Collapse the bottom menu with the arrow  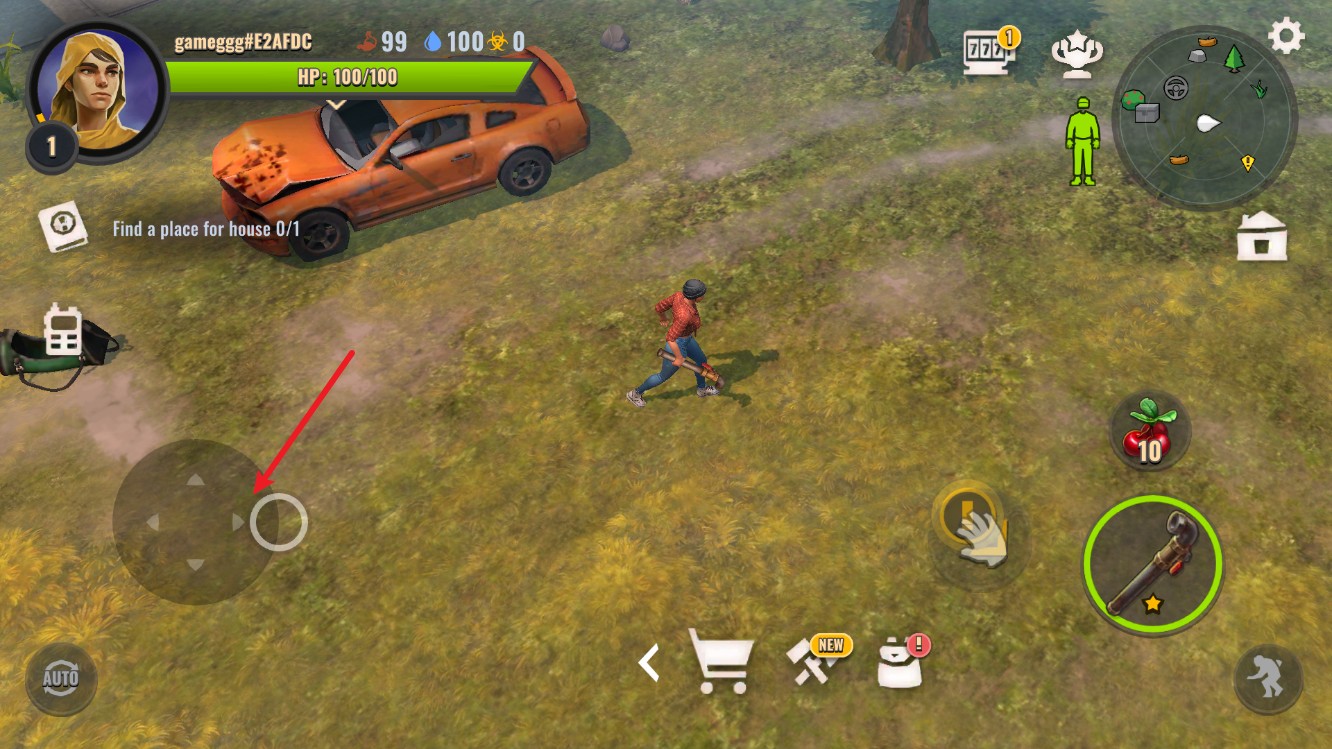pos(650,662)
